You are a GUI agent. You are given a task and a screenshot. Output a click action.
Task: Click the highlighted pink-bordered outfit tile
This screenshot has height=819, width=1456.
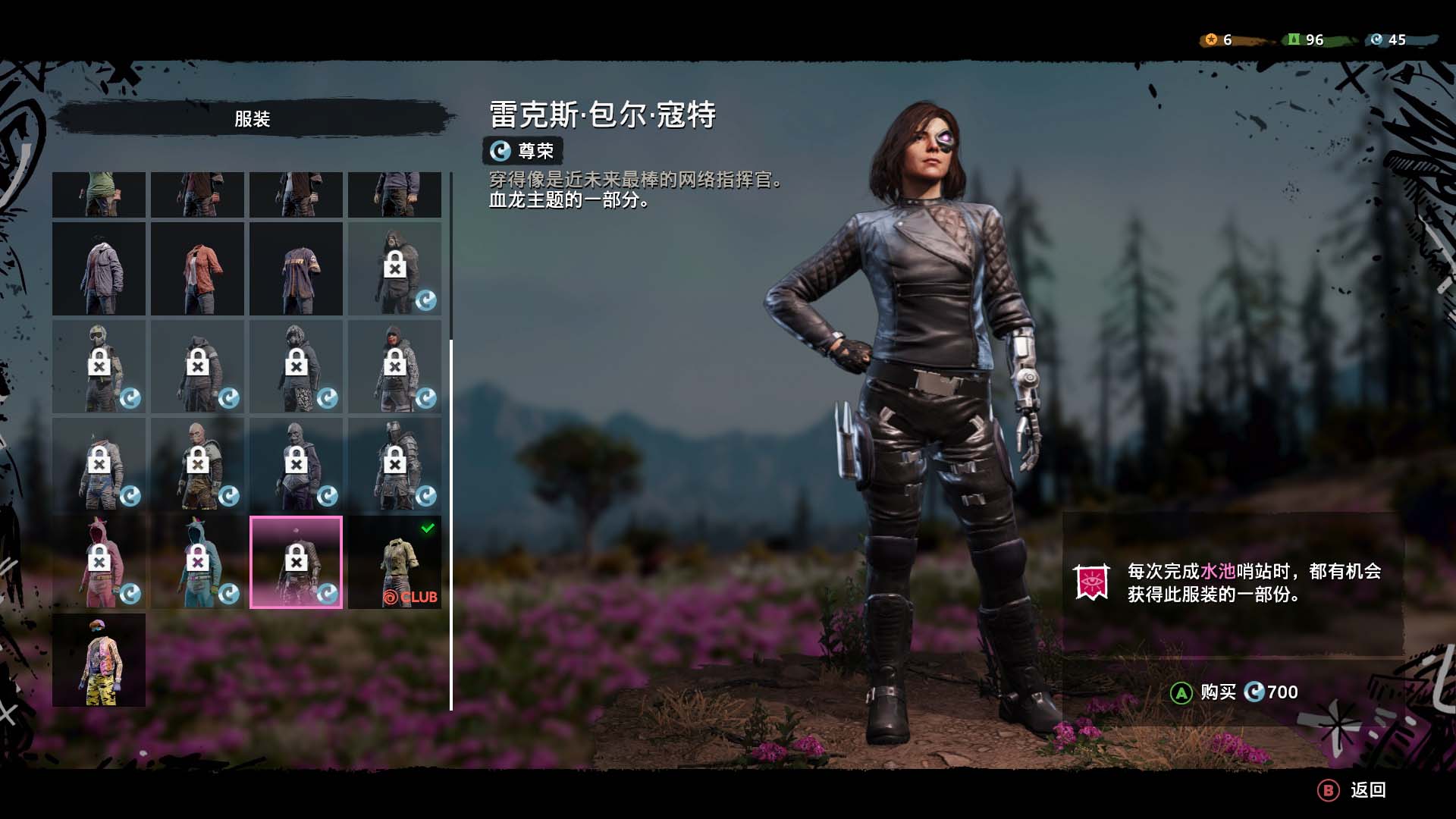(x=296, y=562)
